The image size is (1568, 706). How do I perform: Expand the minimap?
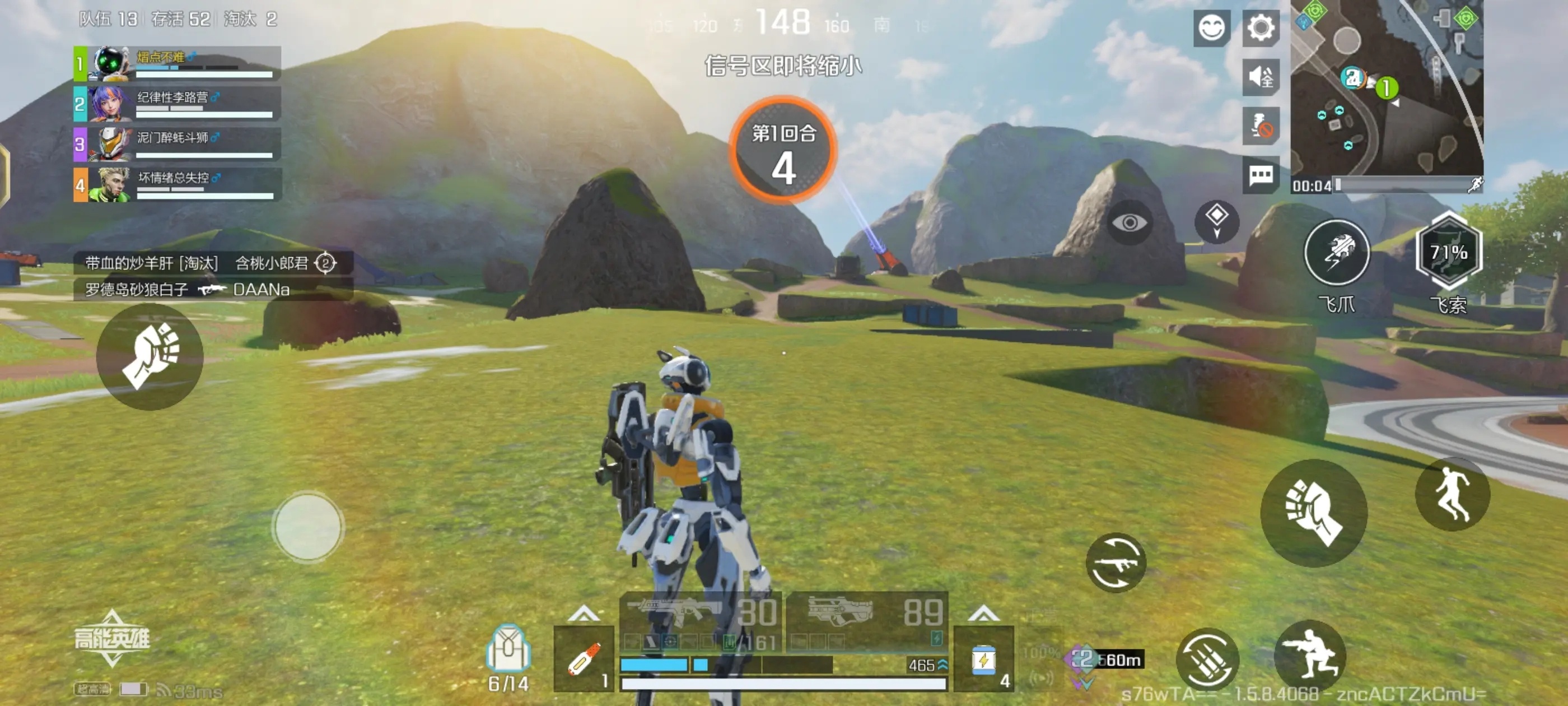[x=1387, y=89]
